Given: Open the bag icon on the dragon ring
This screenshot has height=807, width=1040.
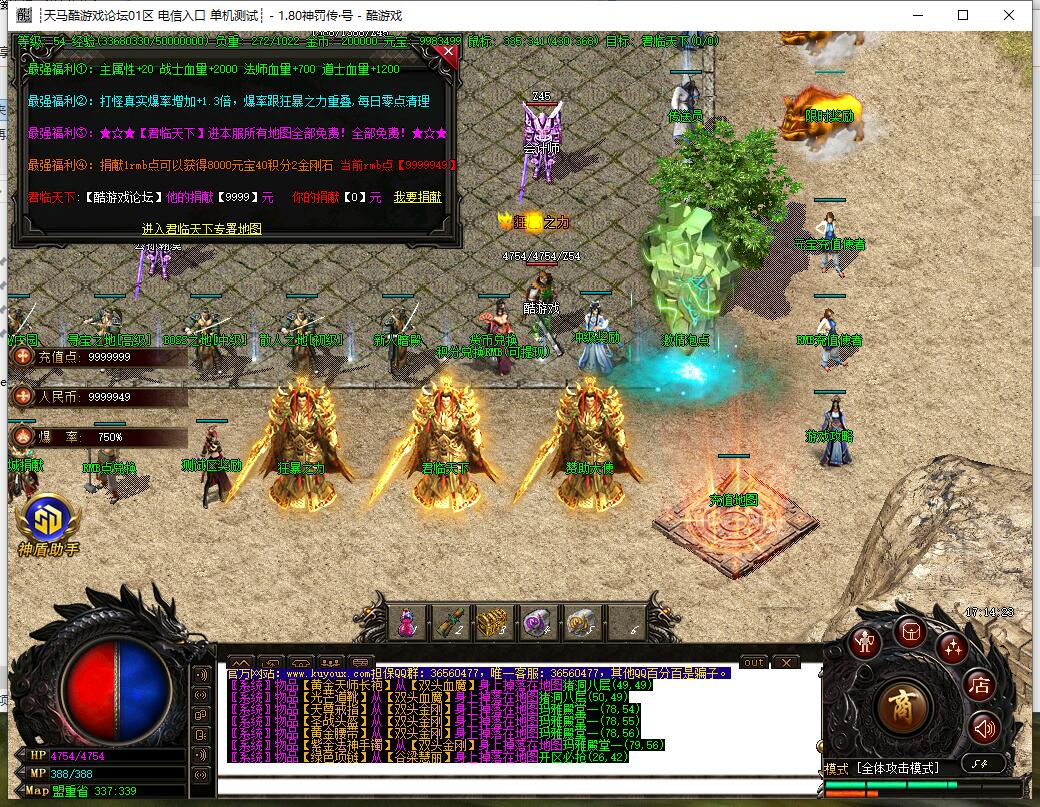Looking at the screenshot, I should [910, 630].
